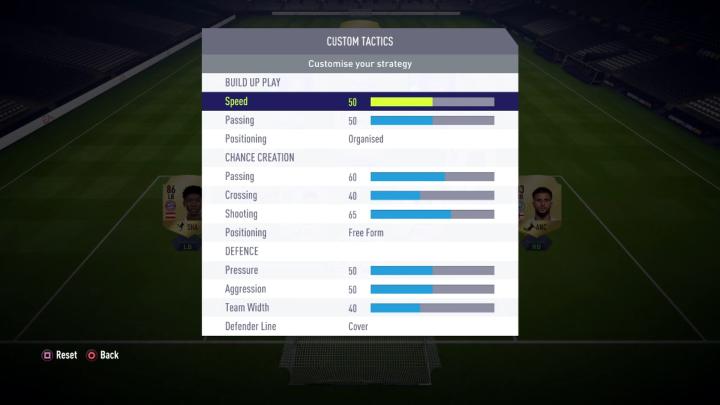This screenshot has height=405, width=720.
Task: Click the Crossing slider bar
Action: click(432, 196)
